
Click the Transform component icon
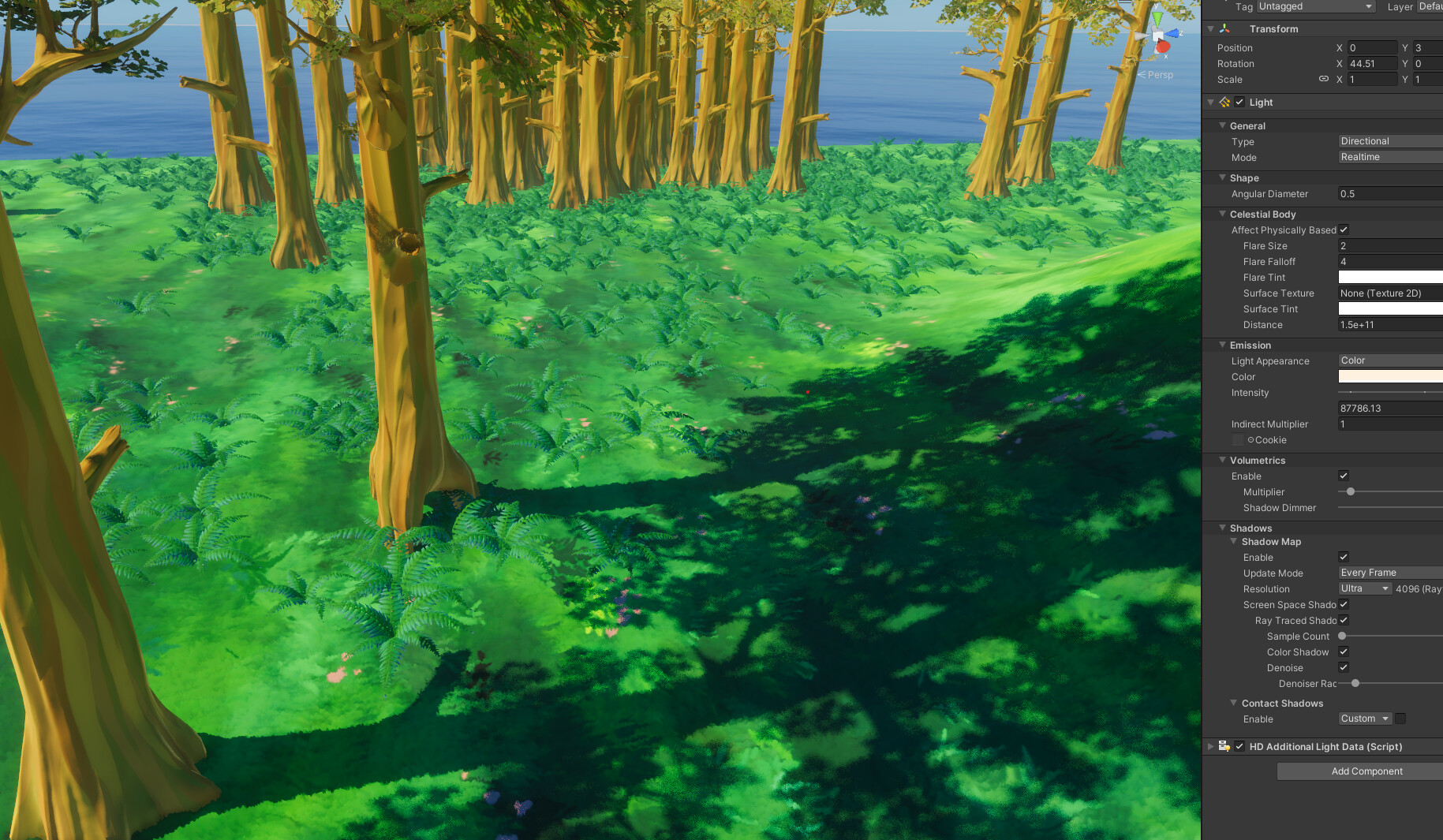pyautogui.click(x=1224, y=28)
